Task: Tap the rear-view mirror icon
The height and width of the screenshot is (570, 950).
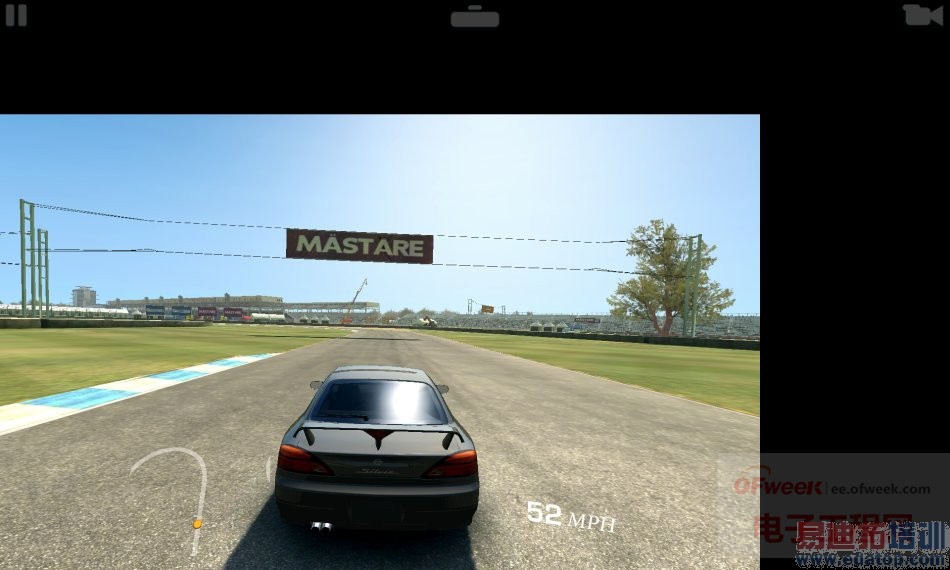Action: 474,17
